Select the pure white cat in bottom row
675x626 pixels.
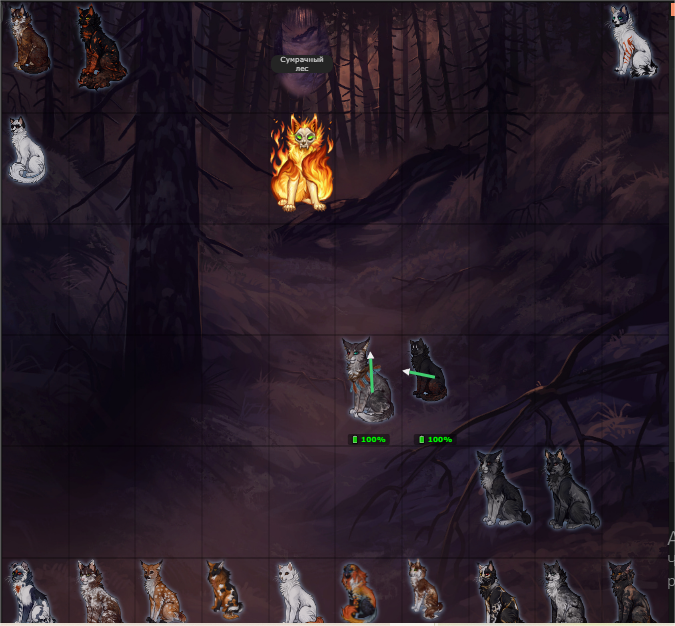pyautogui.click(x=291, y=590)
